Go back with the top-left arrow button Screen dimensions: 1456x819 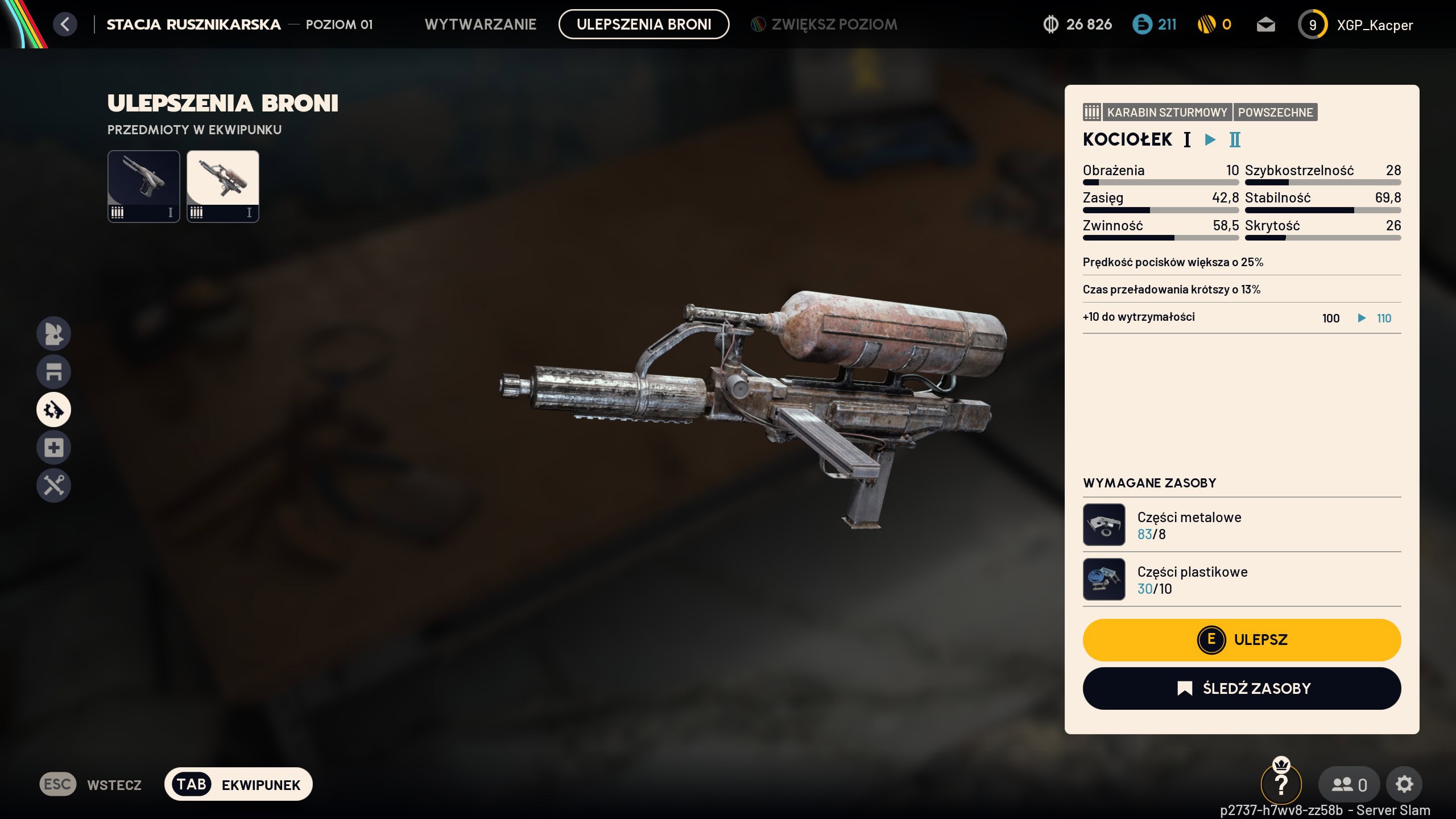click(65, 24)
